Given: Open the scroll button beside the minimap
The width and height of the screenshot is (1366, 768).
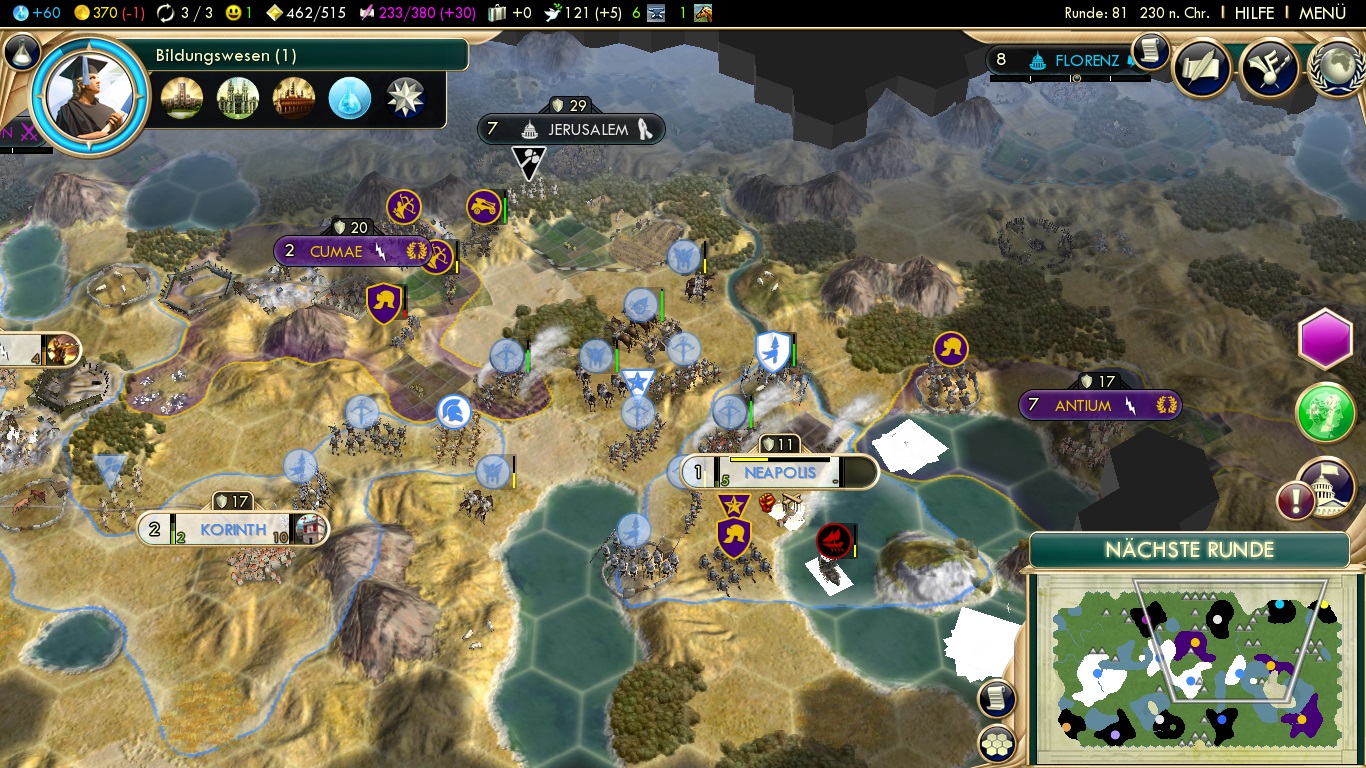Looking at the screenshot, I should click(997, 698).
